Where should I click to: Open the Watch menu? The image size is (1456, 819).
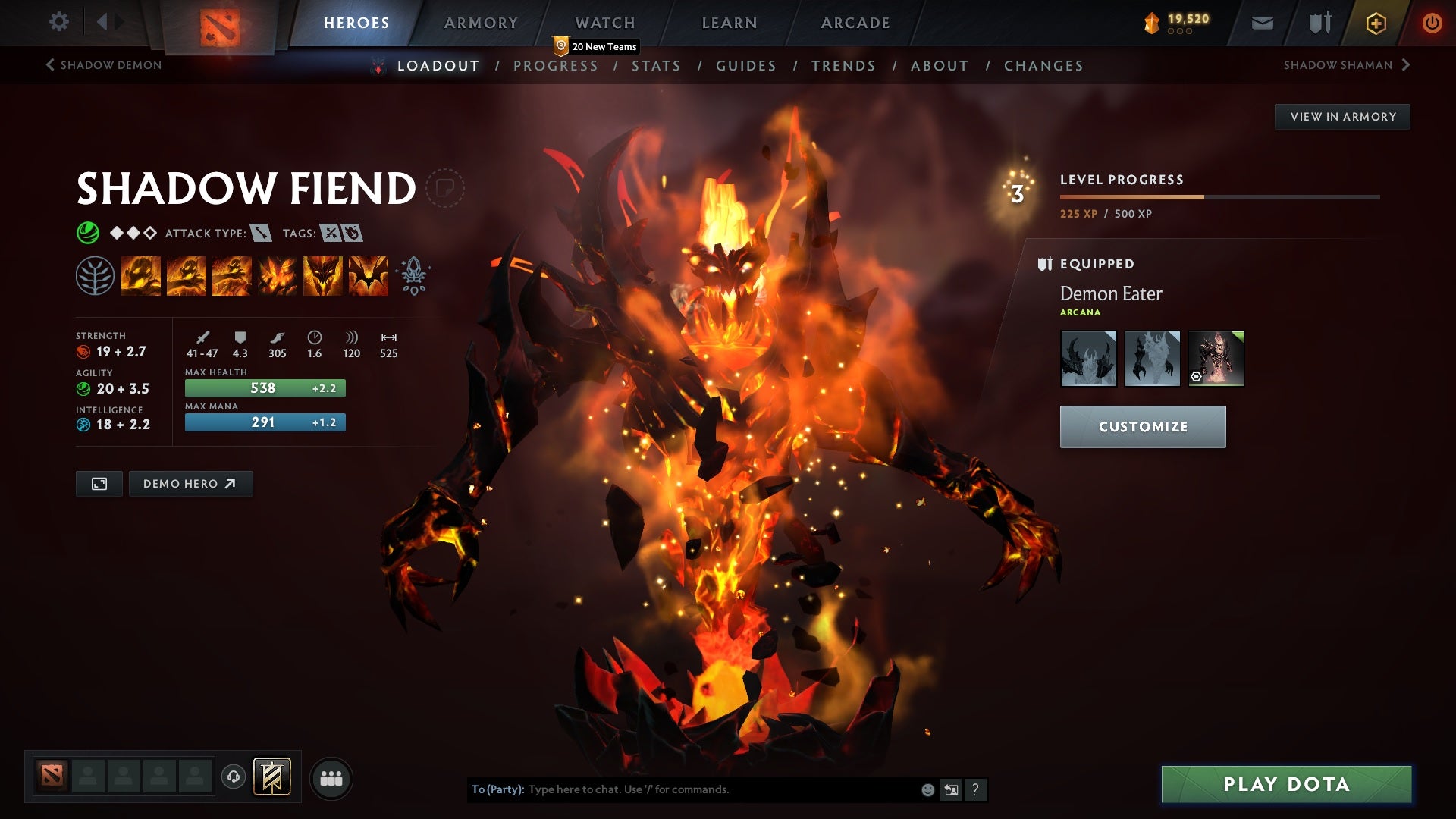[605, 22]
